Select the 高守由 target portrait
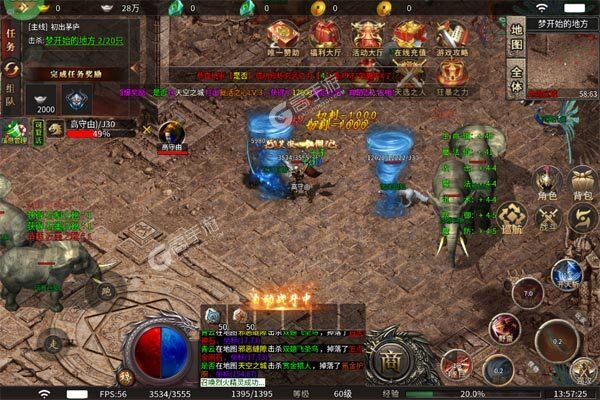Screen dimensions: 600x400 (x=172, y=132)
